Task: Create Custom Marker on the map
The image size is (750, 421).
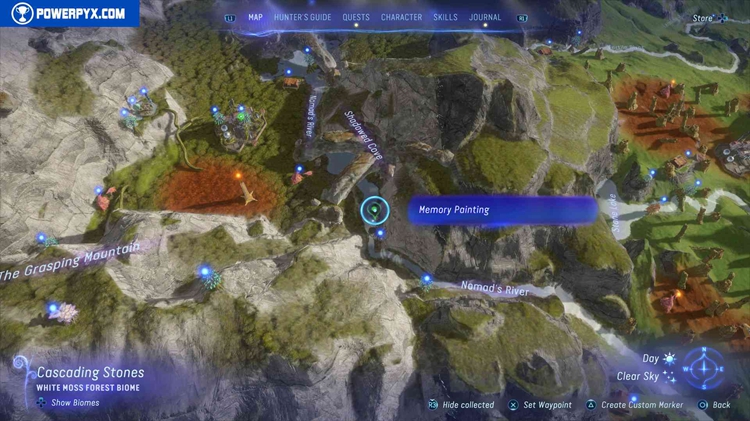Action: [x=639, y=405]
